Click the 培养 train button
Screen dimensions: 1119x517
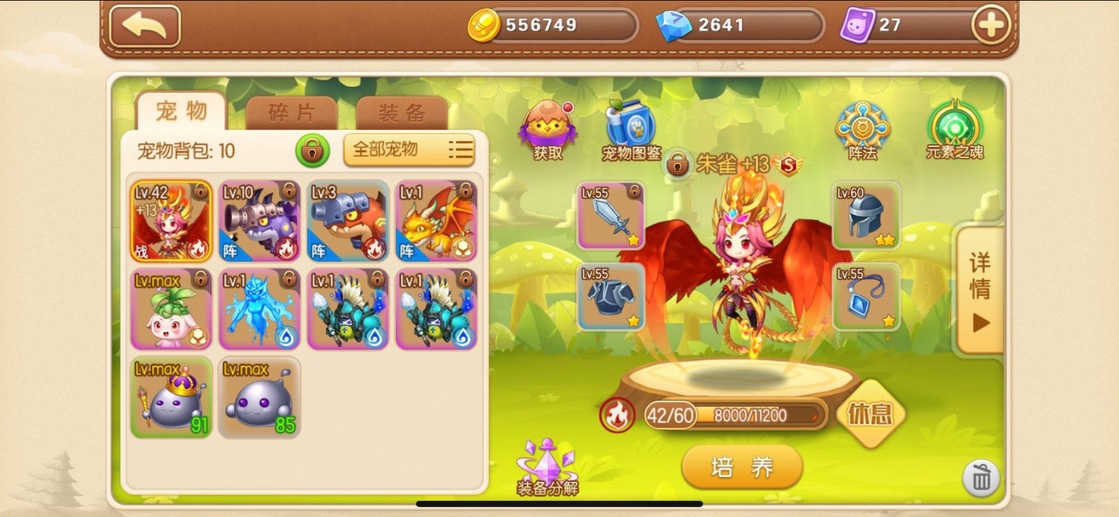tap(742, 467)
